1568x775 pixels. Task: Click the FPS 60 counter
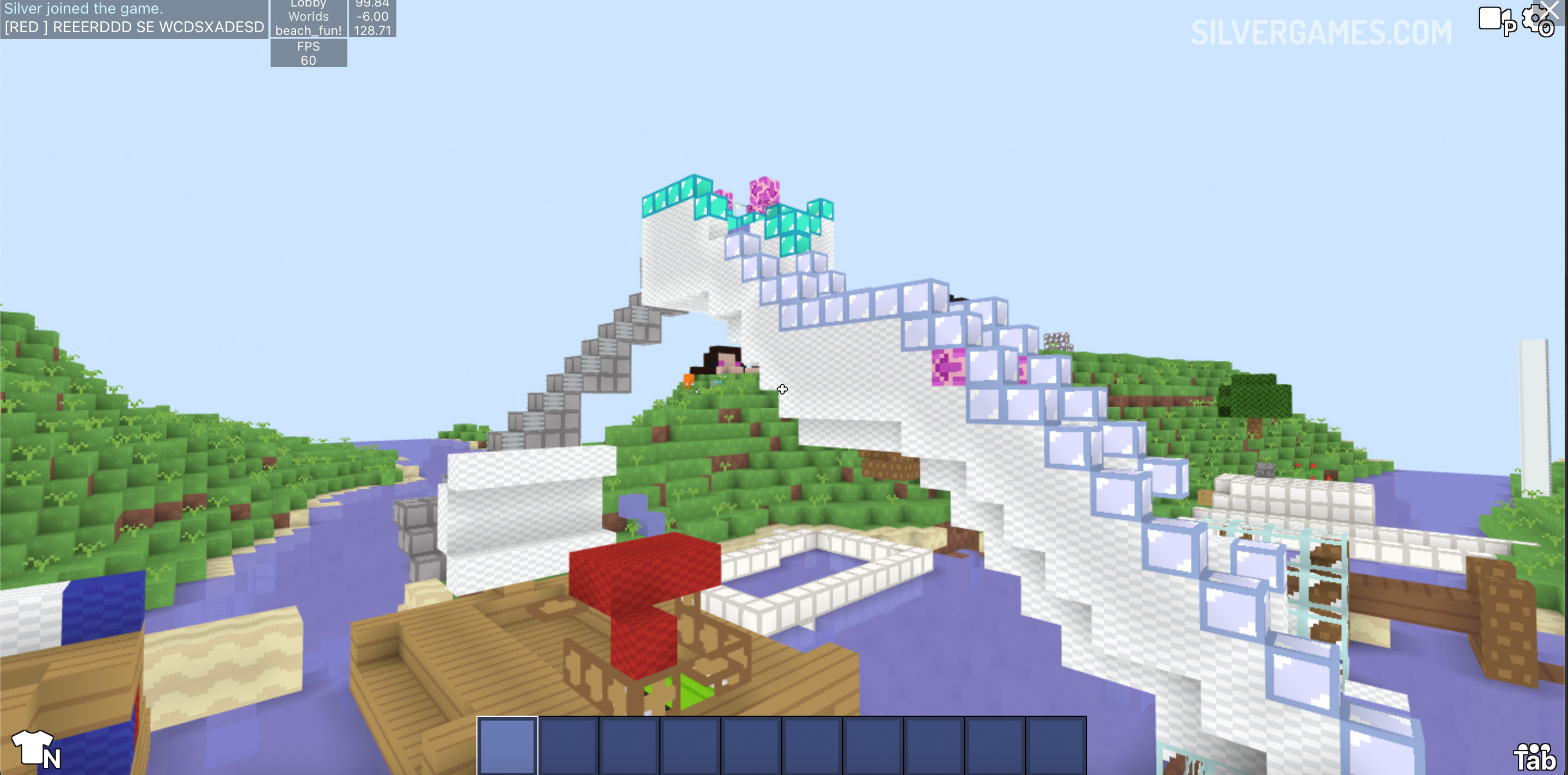pos(308,53)
